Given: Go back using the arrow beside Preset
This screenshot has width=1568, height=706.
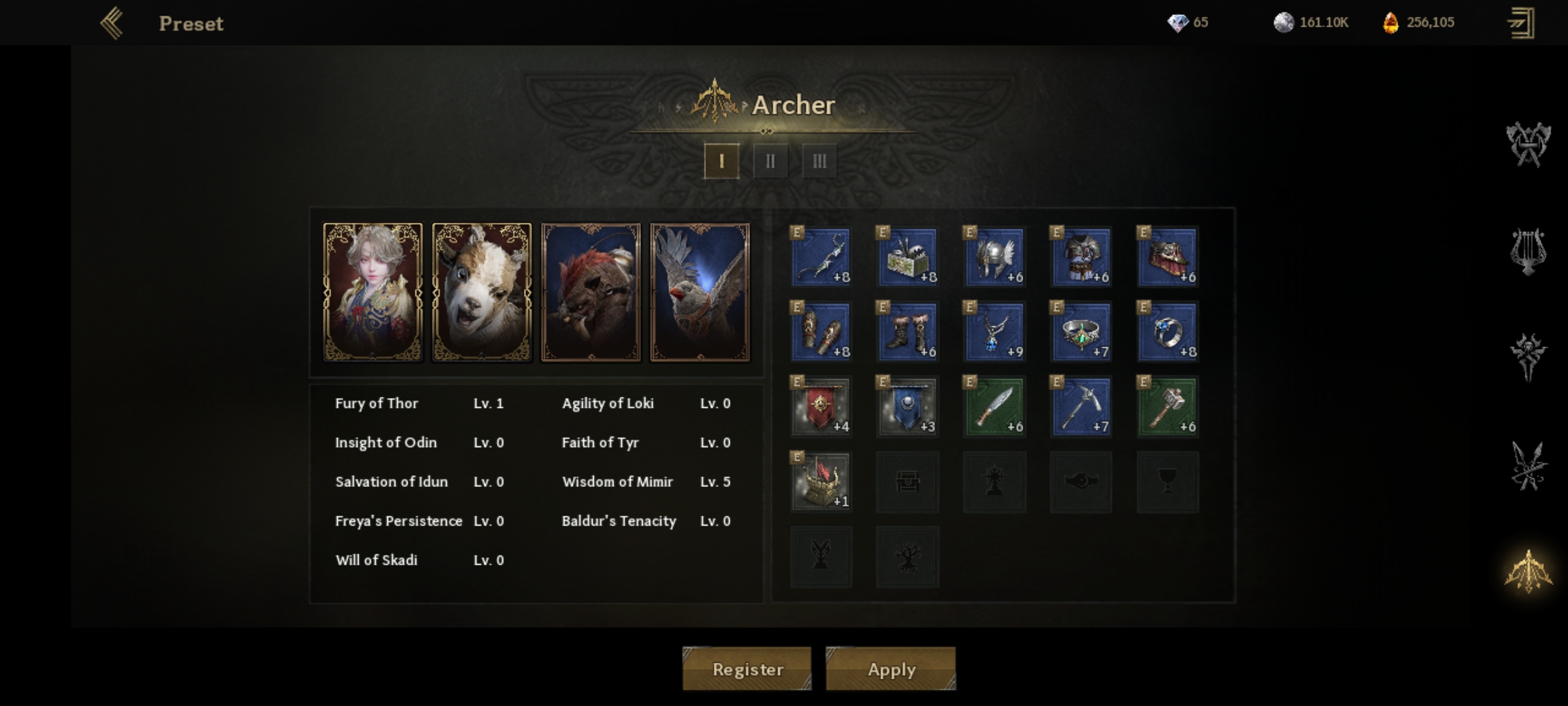Looking at the screenshot, I should (112, 24).
